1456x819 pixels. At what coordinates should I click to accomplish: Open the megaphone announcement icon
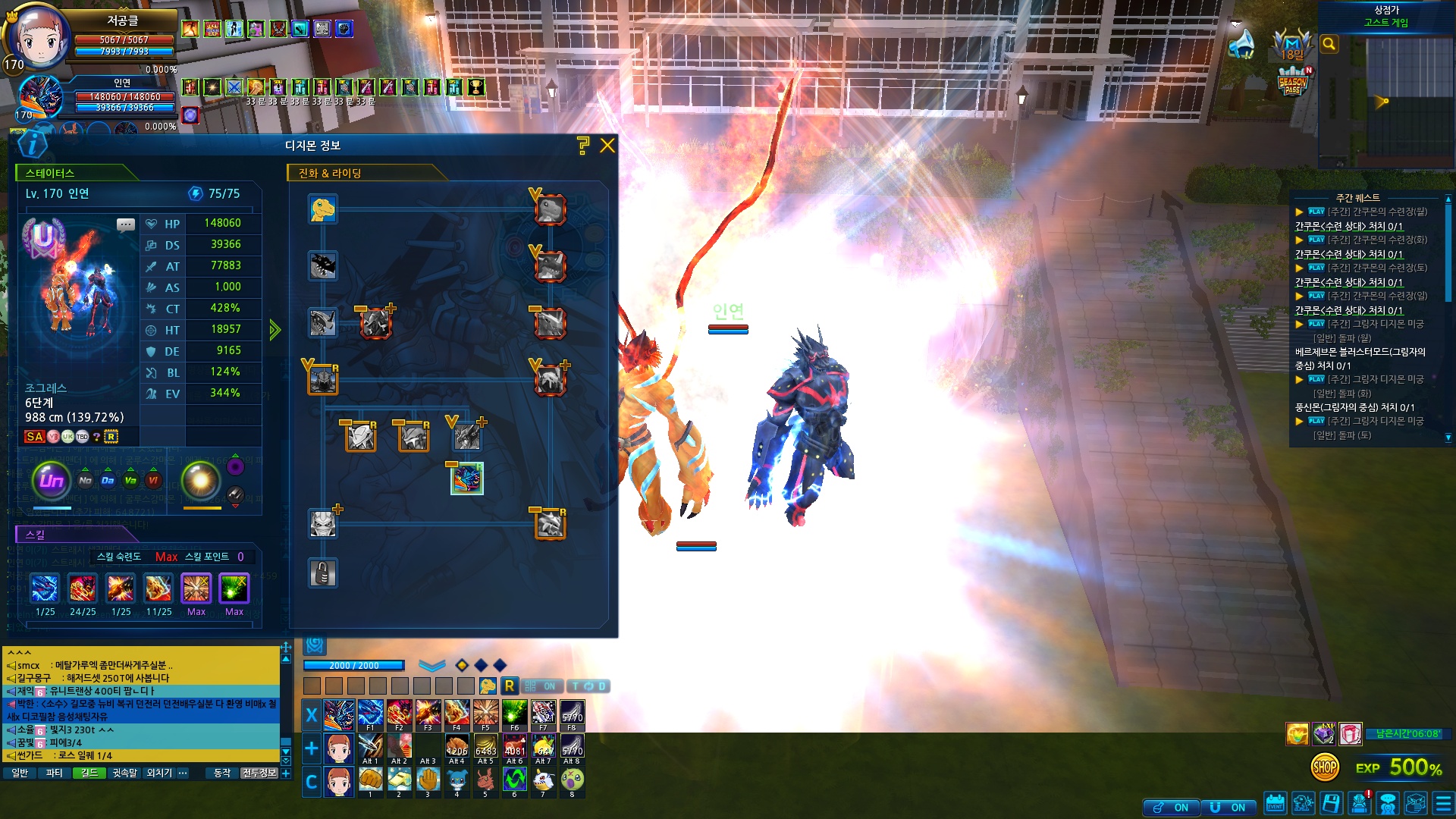1241,43
